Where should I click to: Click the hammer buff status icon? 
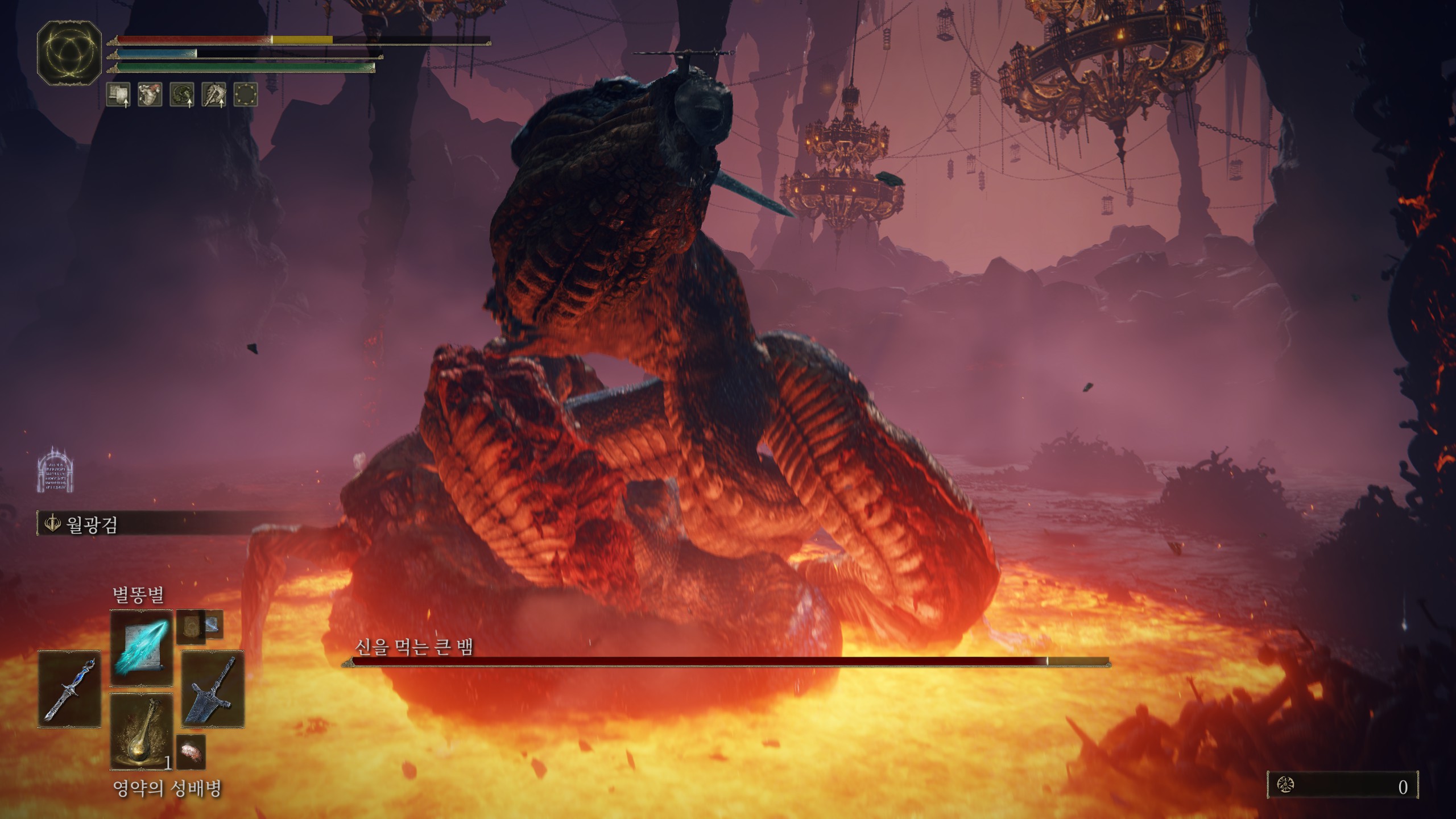(118, 94)
